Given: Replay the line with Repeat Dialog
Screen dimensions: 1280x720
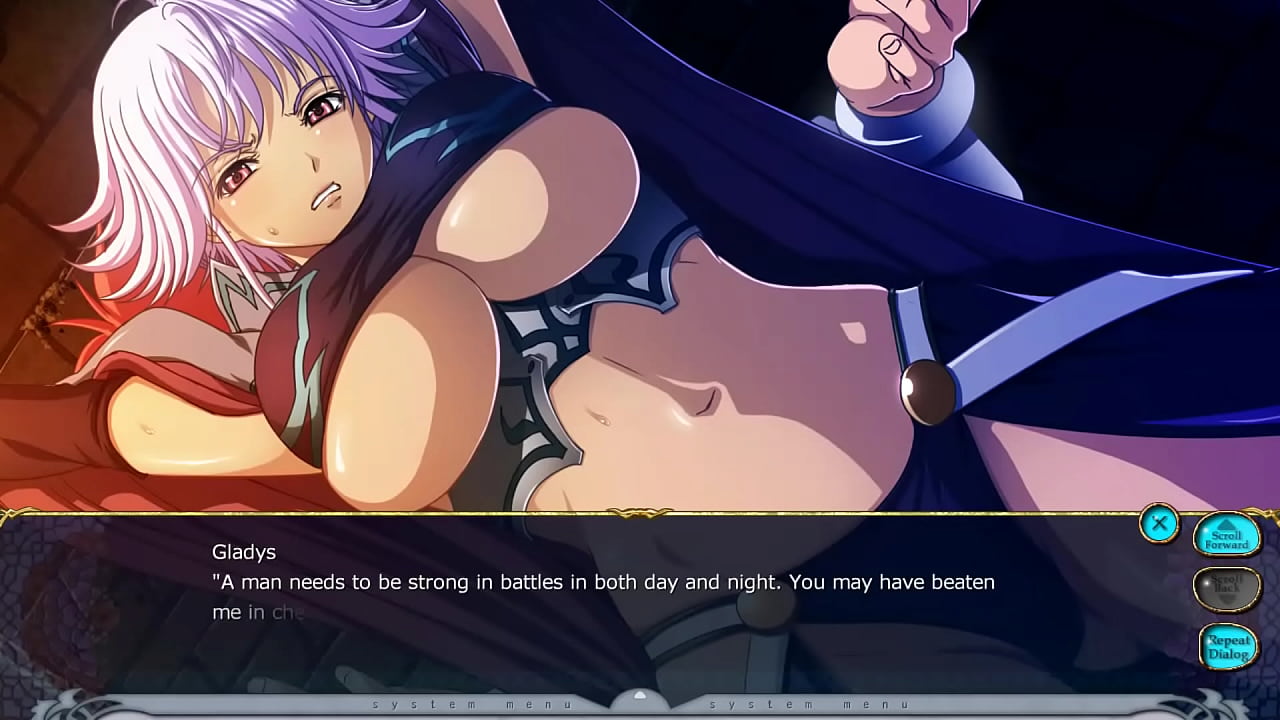Looking at the screenshot, I should pos(1227,646).
